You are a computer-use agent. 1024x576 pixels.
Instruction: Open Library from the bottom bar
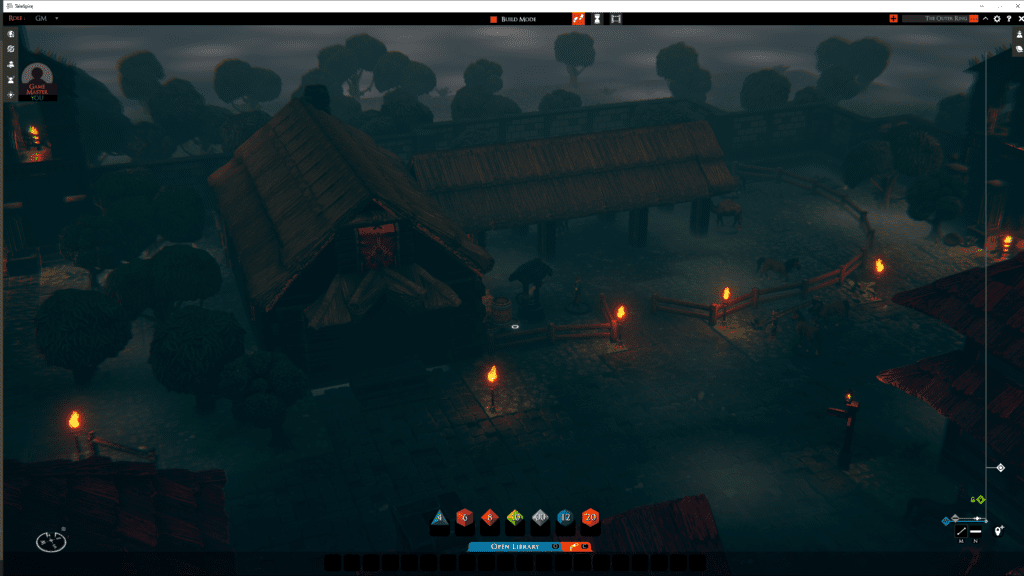[514, 546]
